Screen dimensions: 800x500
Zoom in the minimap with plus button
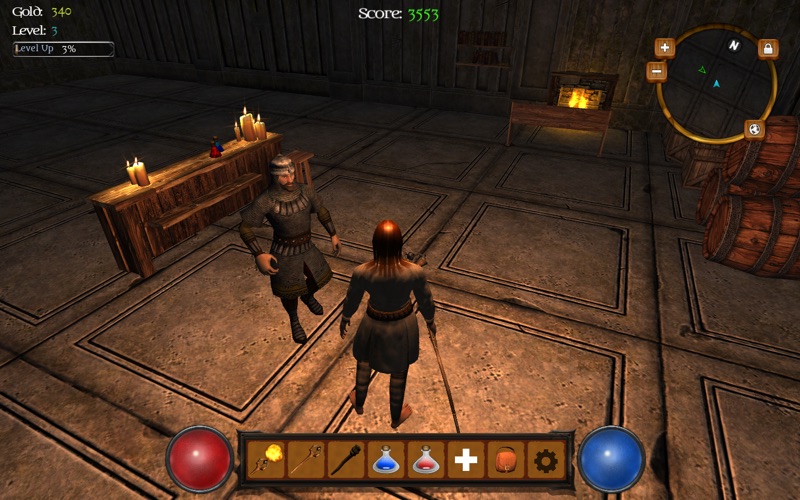point(665,47)
